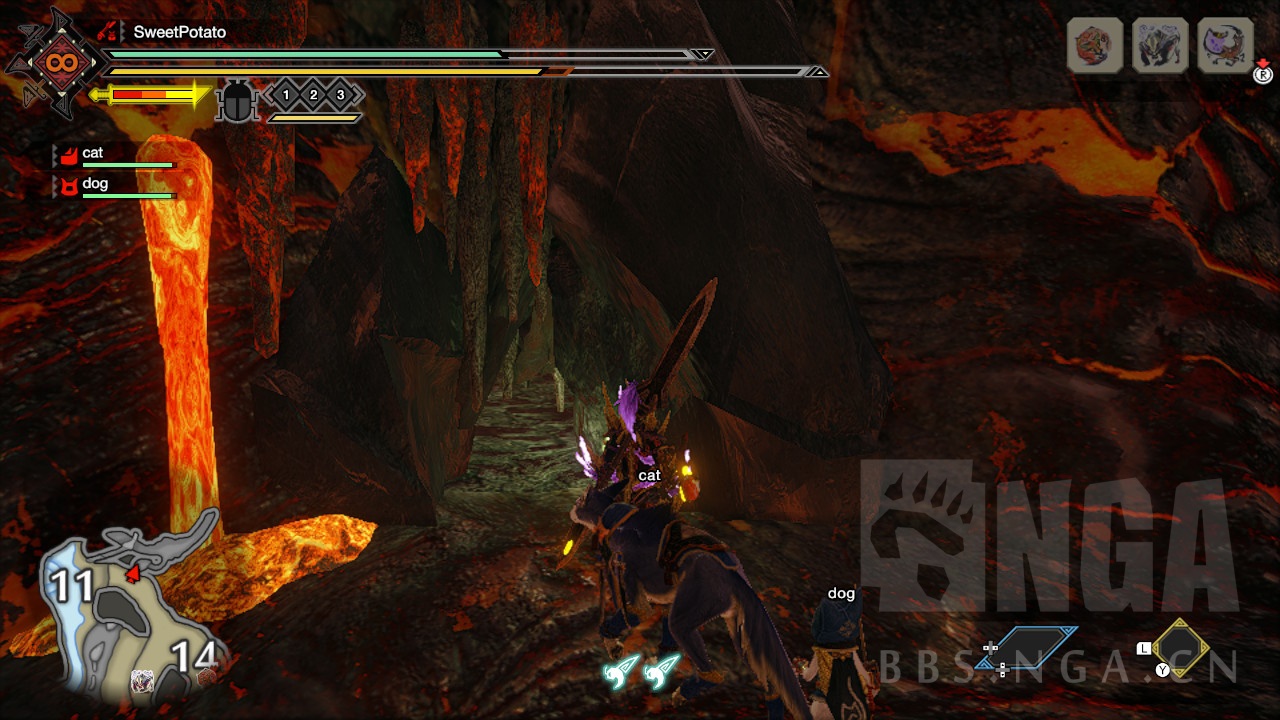Select the red-orange monster target icon
Image resolution: width=1280 pixels, height=720 pixels.
coord(1095,45)
